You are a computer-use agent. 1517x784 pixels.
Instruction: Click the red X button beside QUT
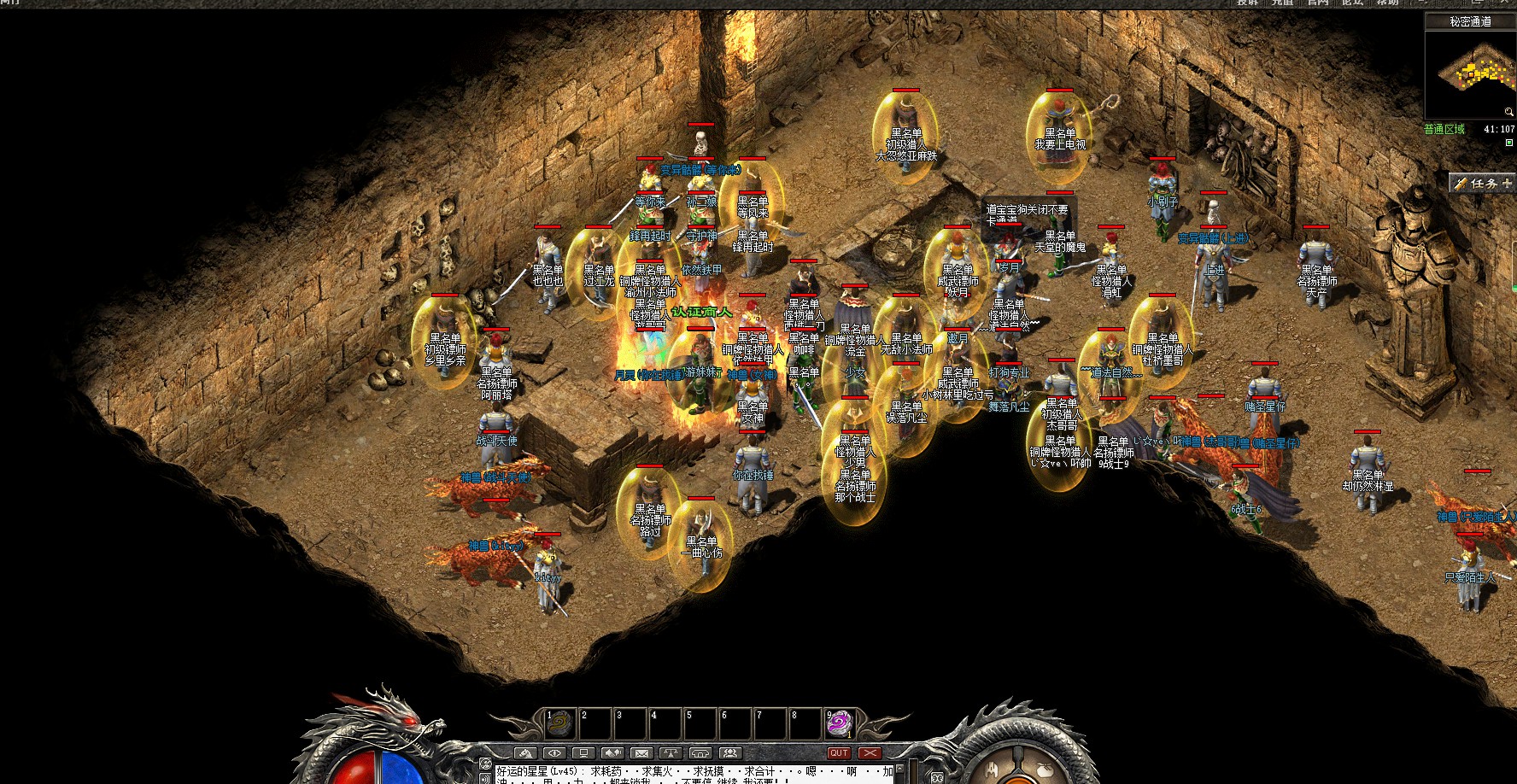(x=870, y=753)
